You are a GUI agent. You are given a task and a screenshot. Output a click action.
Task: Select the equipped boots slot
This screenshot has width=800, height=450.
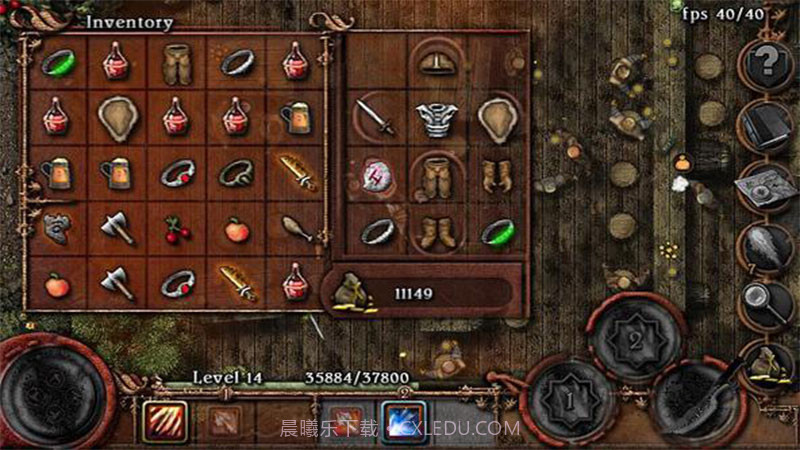437,232
